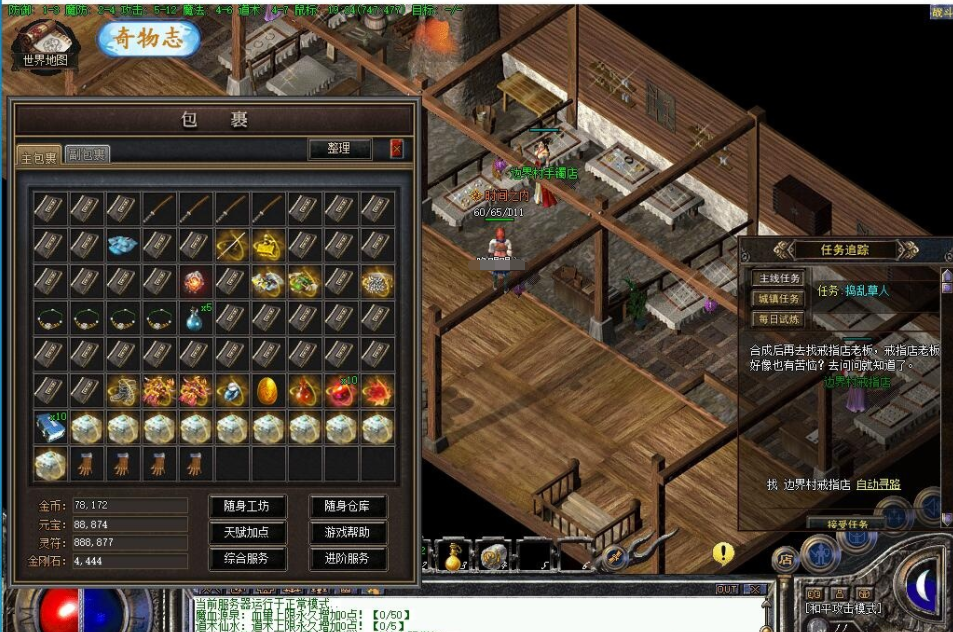
Task: Open the 世界地图 world map
Action: pos(47,45)
